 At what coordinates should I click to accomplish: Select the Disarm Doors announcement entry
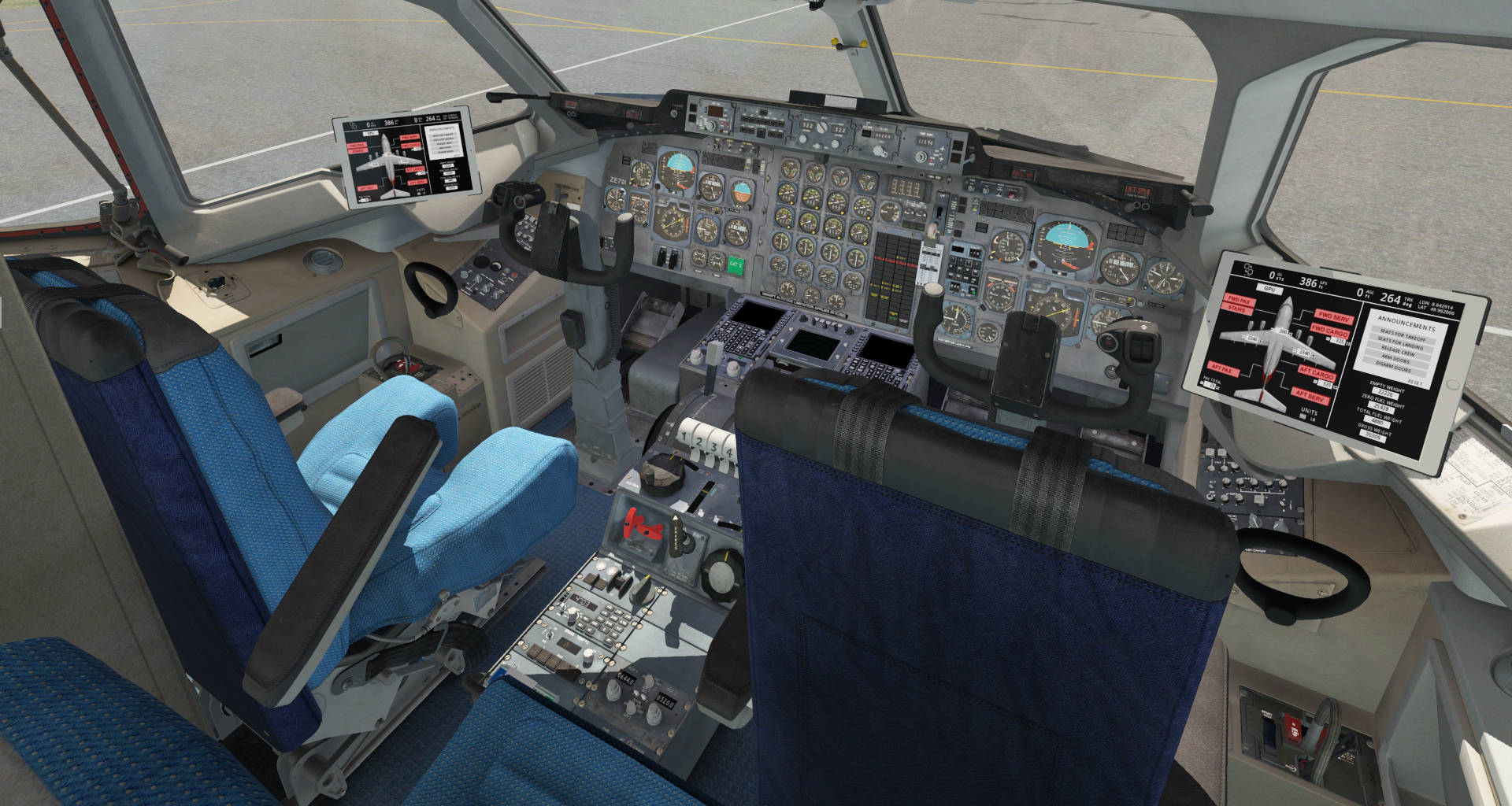pos(1395,368)
